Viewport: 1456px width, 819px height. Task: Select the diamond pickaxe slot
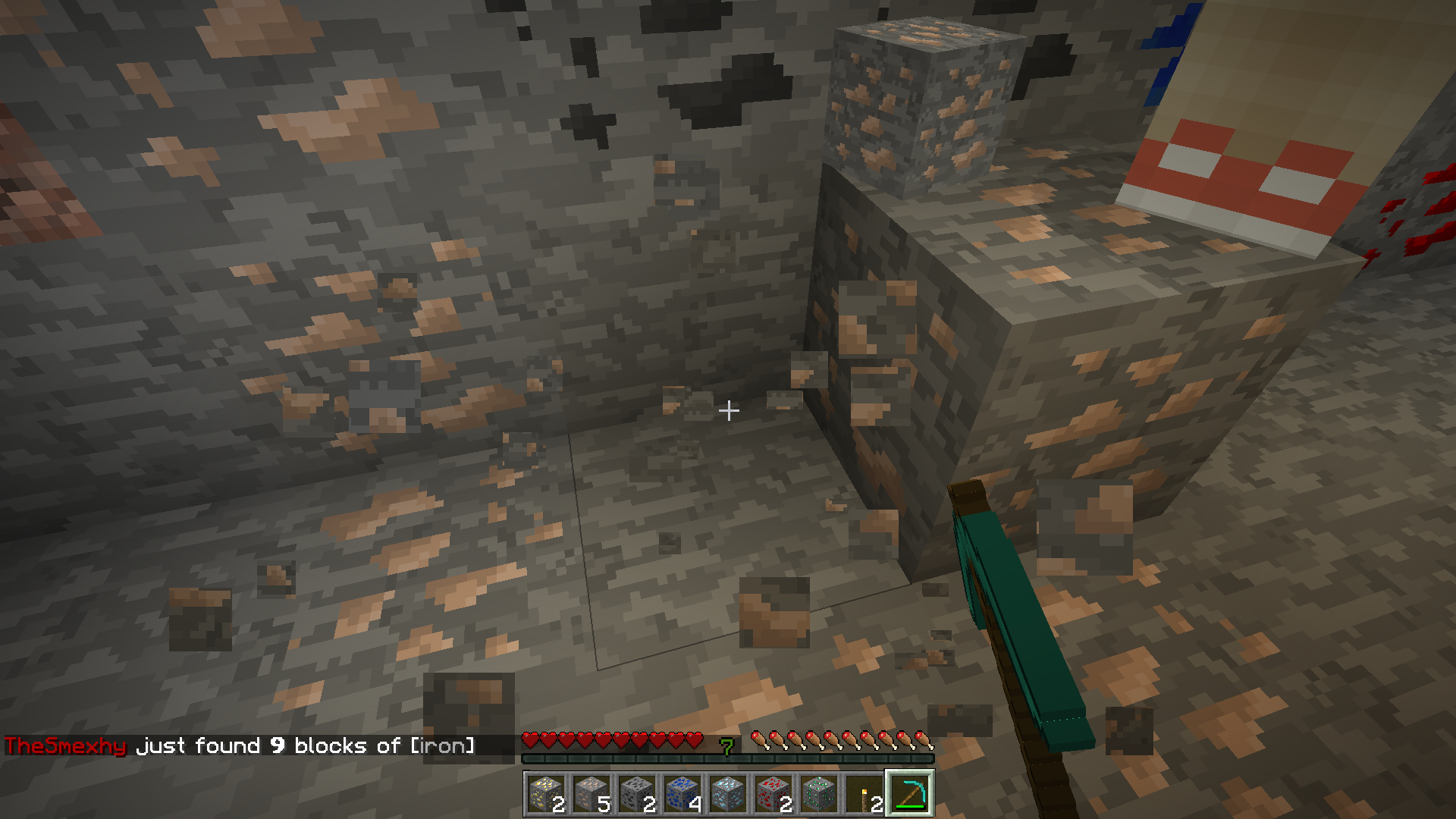pos(910,794)
